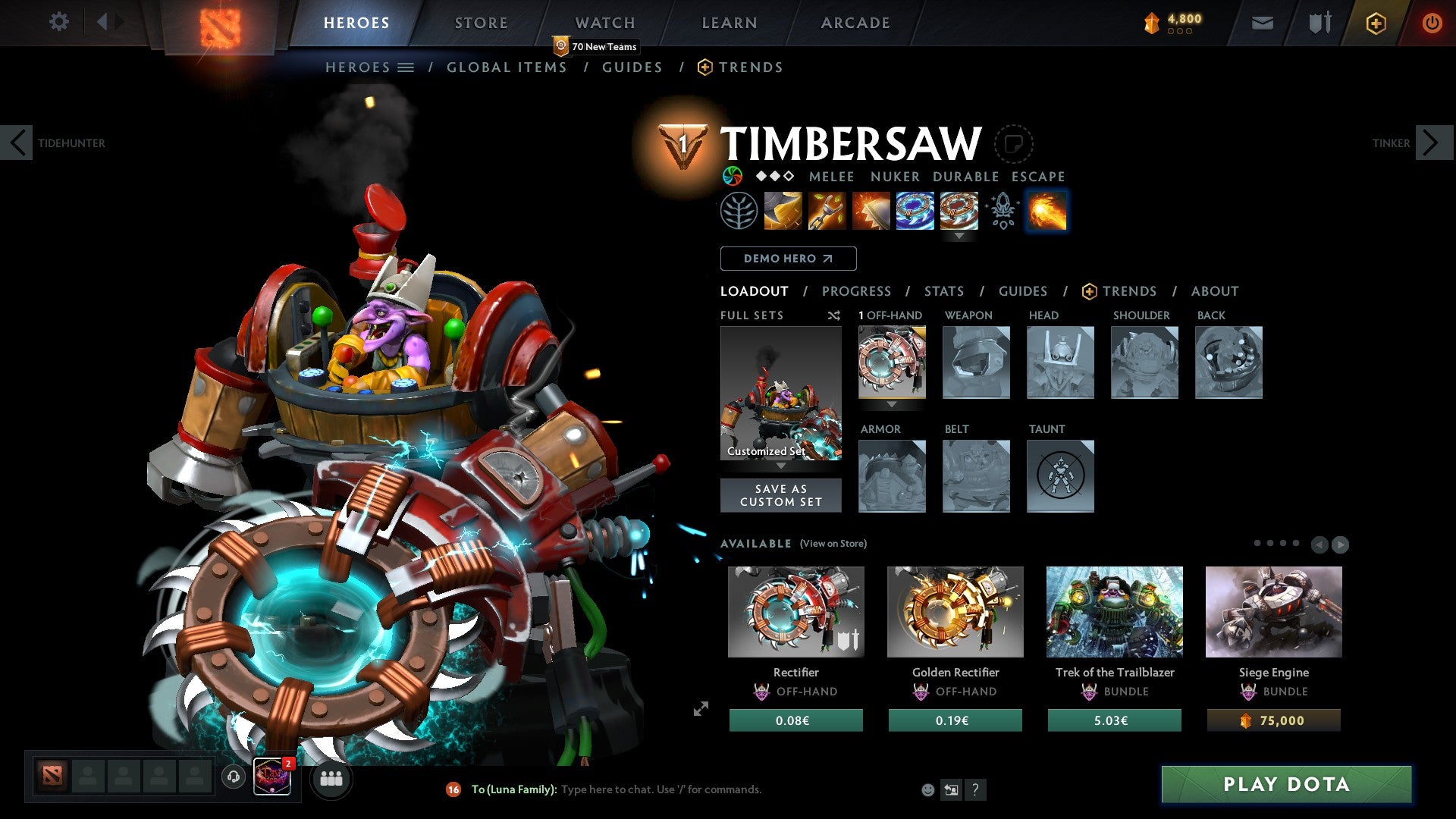This screenshot has width=1456, height=819.
Task: Open the friends list icon near chat
Action: click(x=331, y=779)
